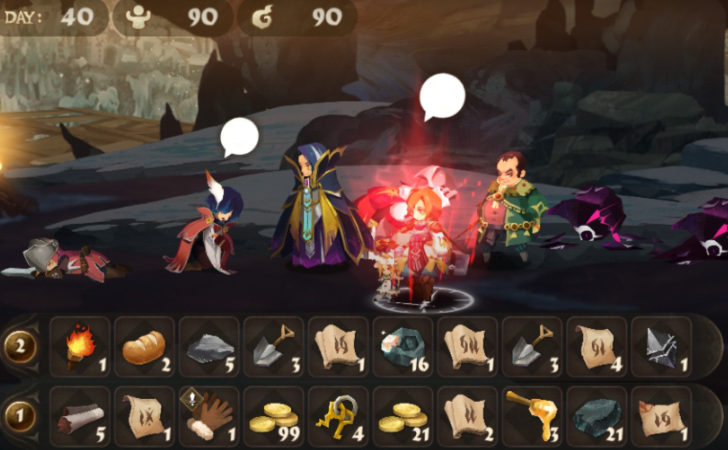728x450 pixels.
Task: Select the gem ore stack of 16
Action: pos(402,347)
